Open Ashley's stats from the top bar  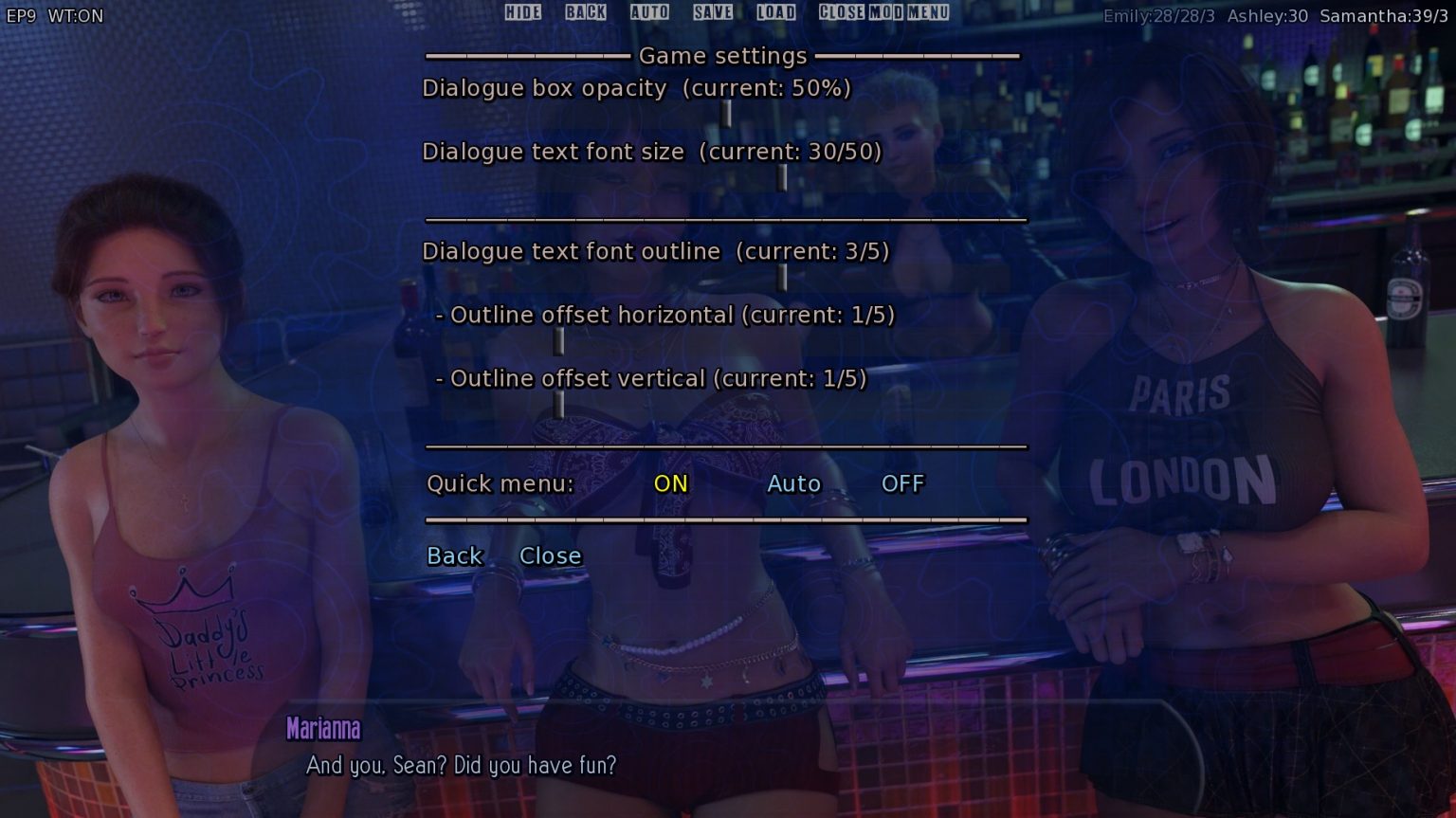coord(1267,15)
